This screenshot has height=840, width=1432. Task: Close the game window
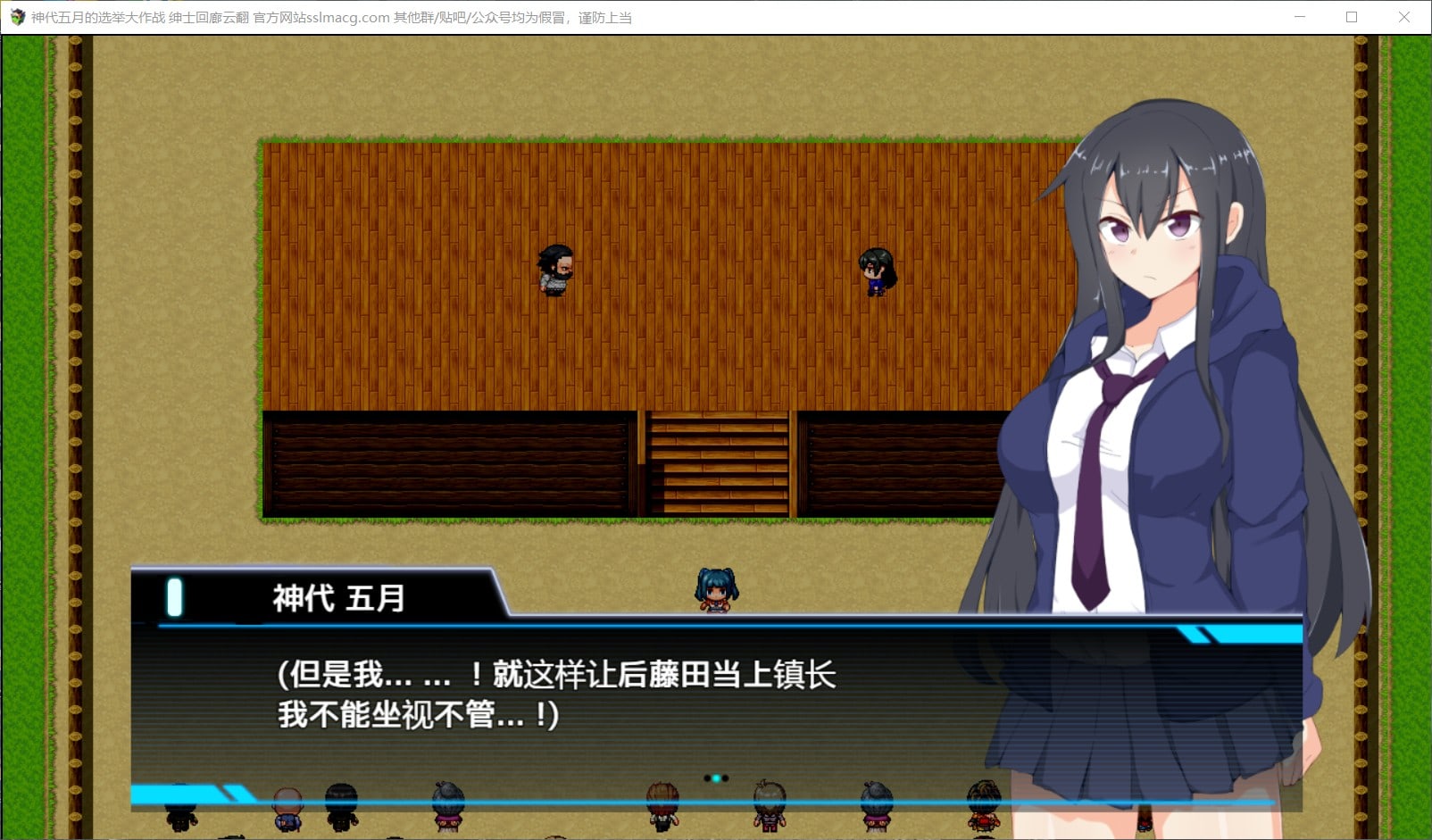click(x=1403, y=17)
